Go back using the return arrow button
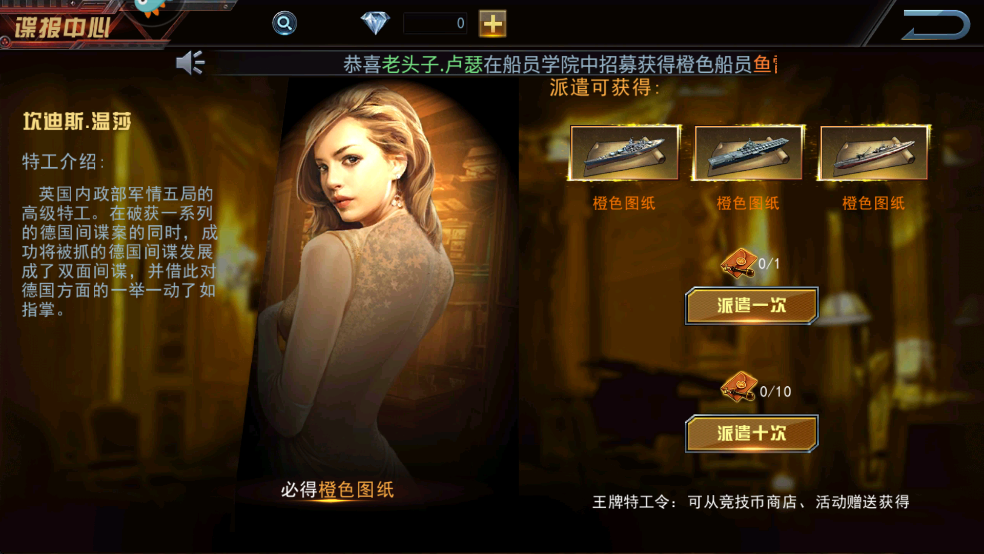This screenshot has width=984, height=554. click(x=935, y=25)
